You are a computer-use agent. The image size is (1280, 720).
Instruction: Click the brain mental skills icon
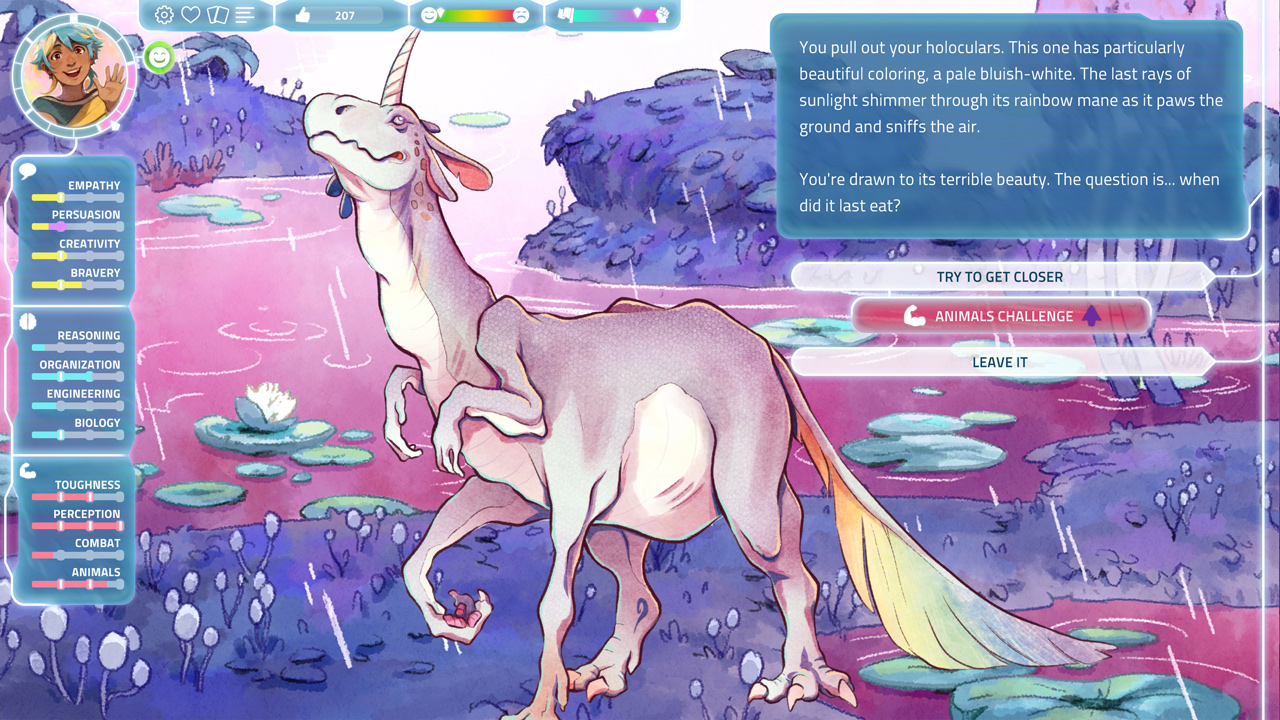click(27, 321)
